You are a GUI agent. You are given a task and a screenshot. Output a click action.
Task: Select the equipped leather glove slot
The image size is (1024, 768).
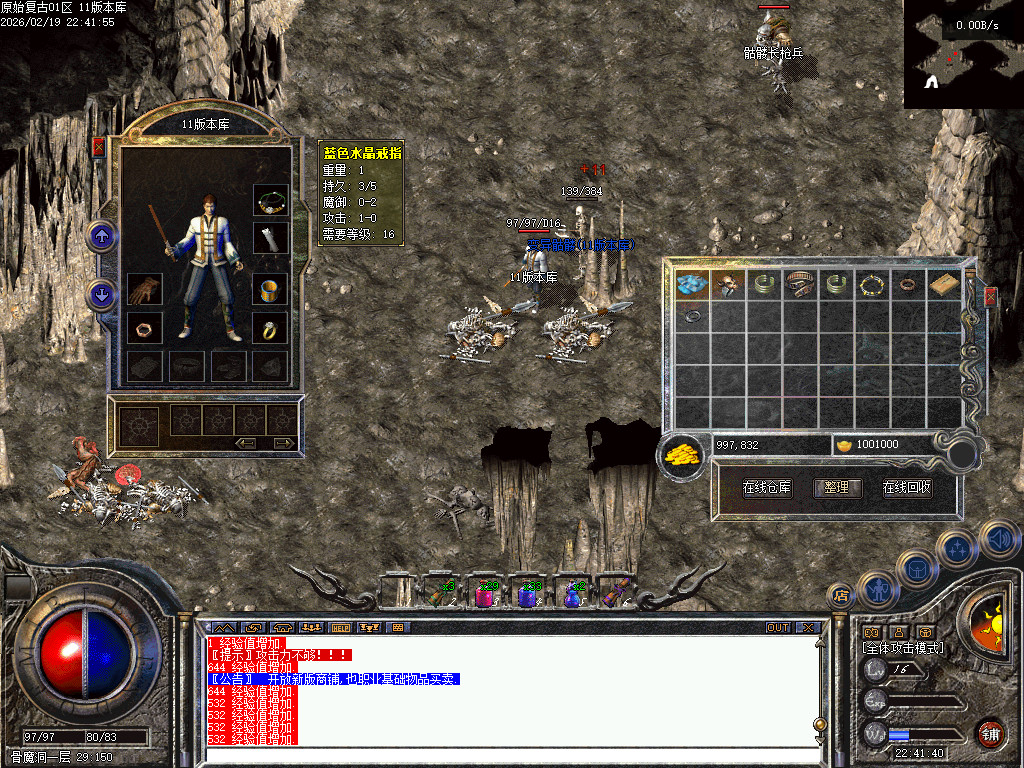pos(145,292)
